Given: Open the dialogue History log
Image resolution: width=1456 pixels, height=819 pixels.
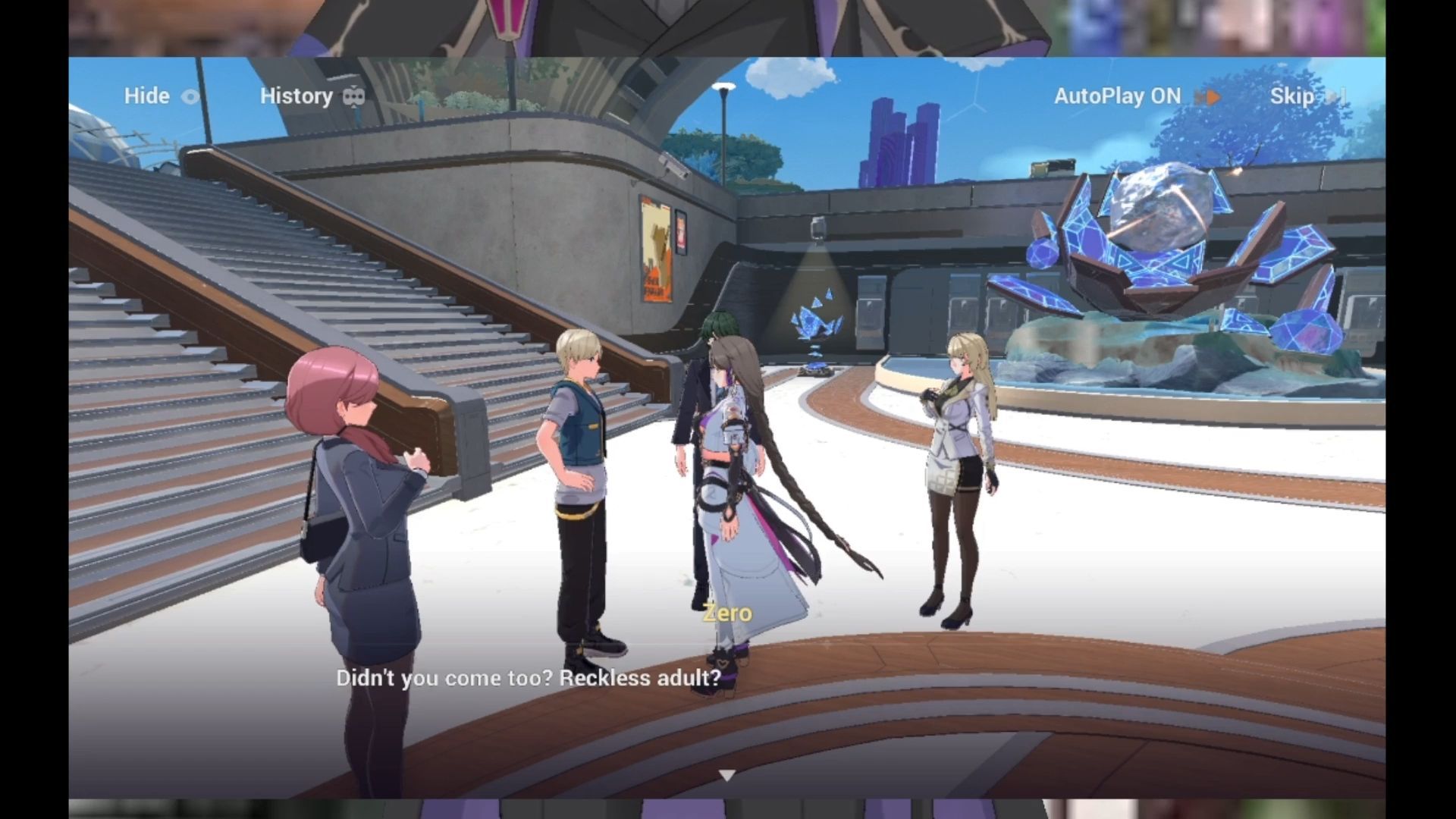Looking at the screenshot, I should (x=311, y=96).
